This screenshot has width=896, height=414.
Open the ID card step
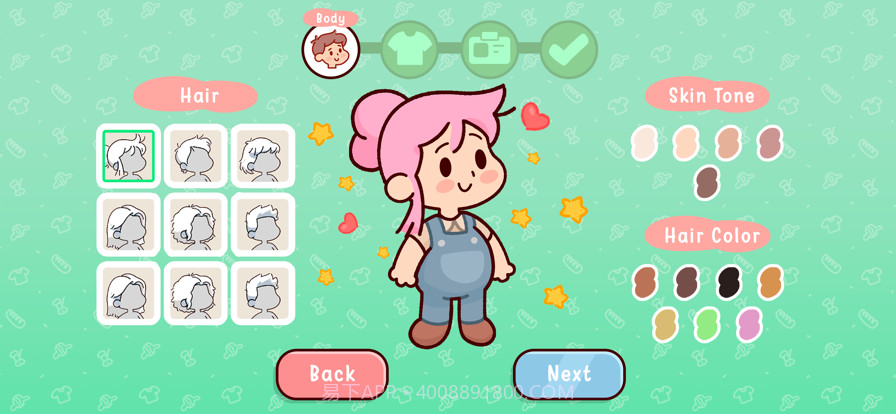[x=490, y=49]
